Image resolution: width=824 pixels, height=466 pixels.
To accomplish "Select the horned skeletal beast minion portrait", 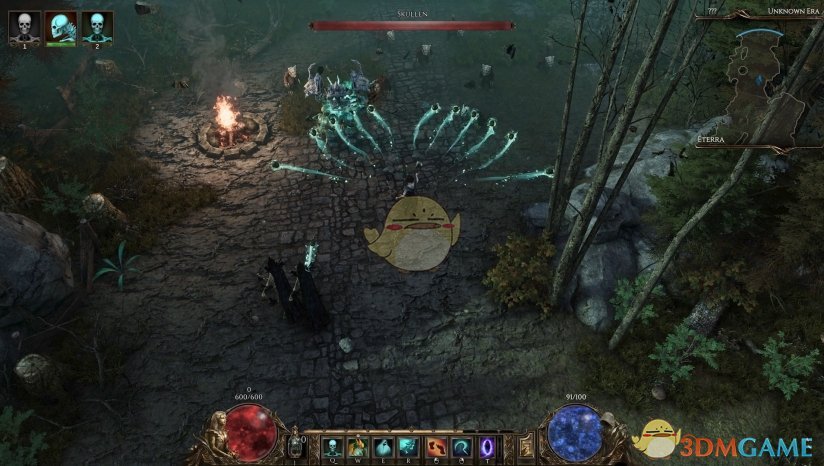I will (x=61, y=25).
